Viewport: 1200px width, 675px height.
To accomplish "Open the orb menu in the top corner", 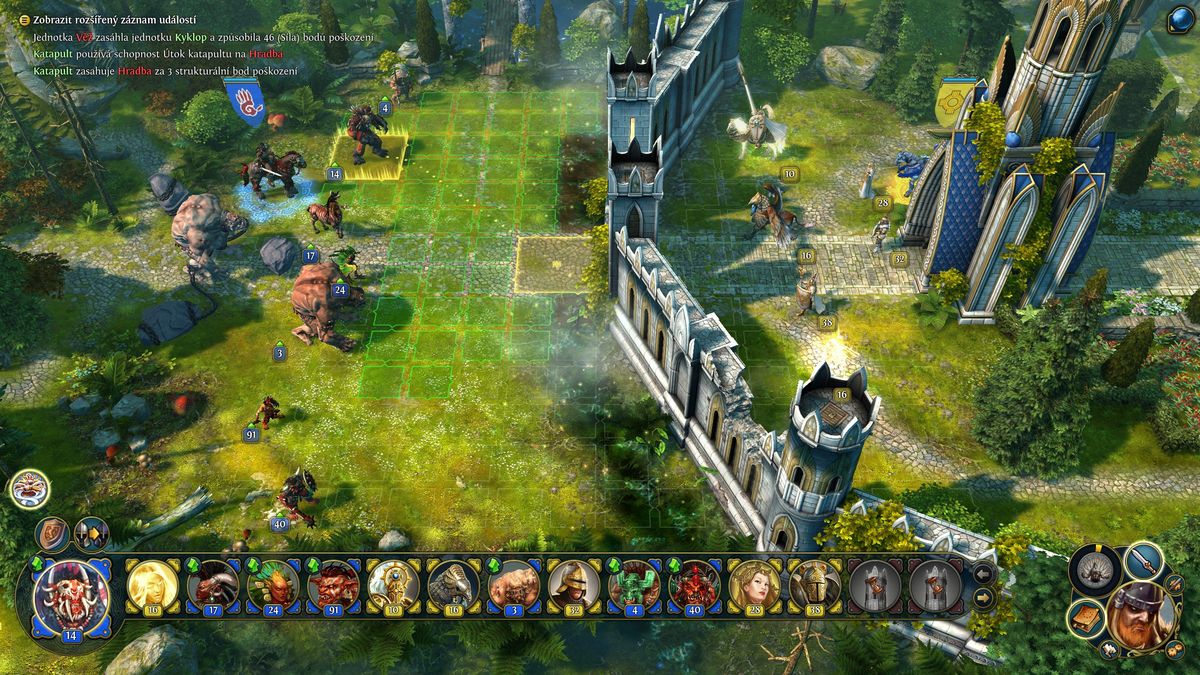I will point(1179,19).
